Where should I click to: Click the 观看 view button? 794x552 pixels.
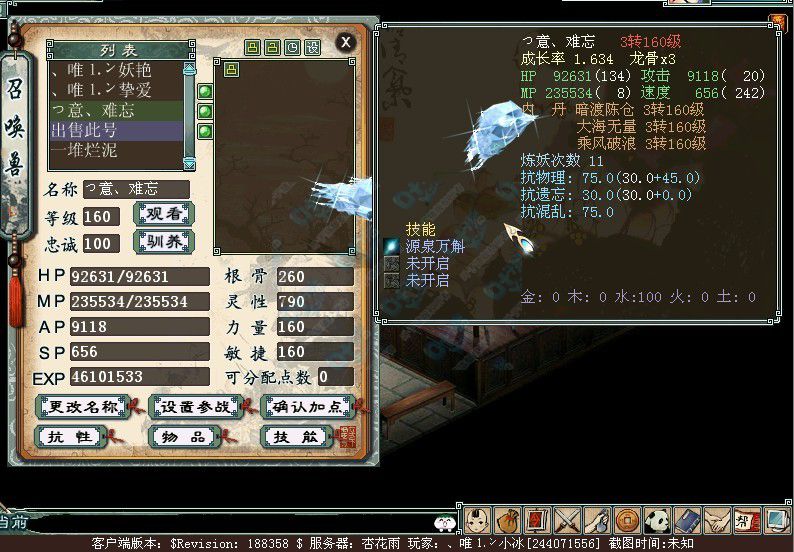click(163, 214)
